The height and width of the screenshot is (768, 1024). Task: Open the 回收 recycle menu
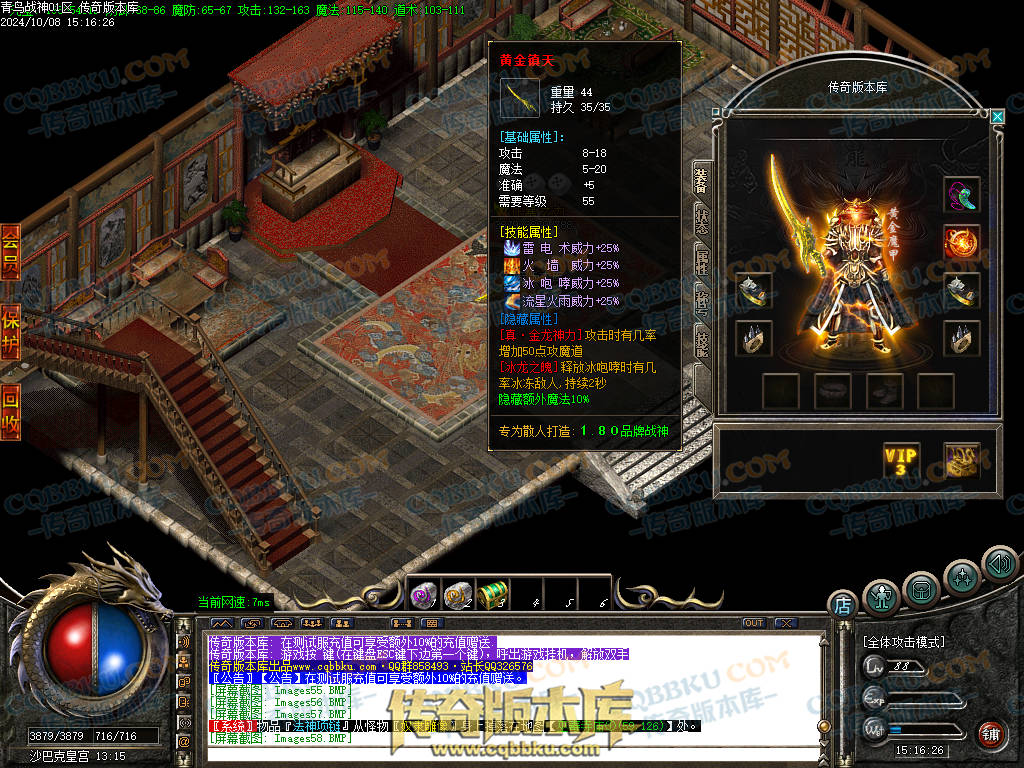[x=10, y=410]
